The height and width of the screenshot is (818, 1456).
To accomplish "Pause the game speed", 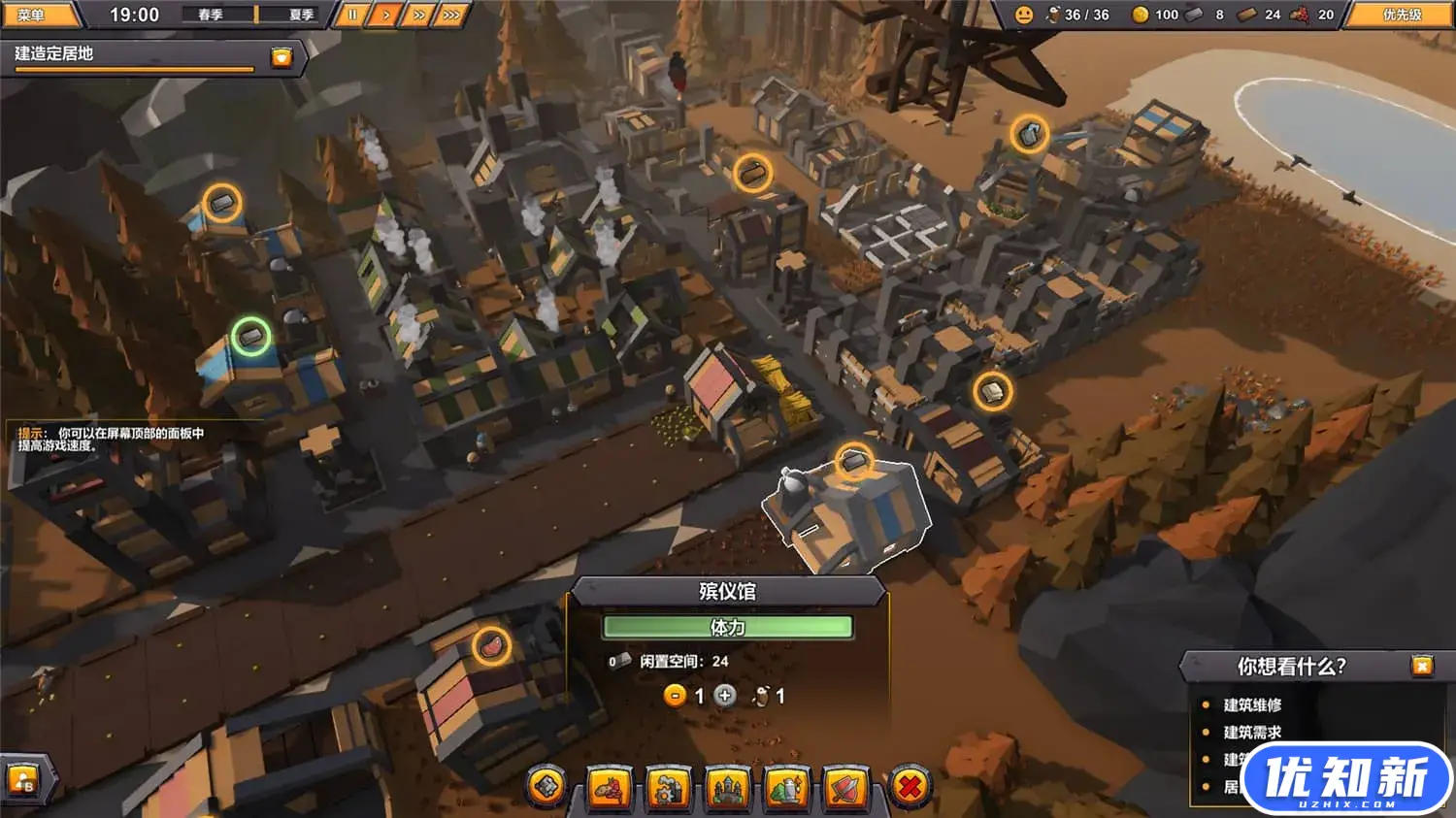I will click(x=352, y=15).
